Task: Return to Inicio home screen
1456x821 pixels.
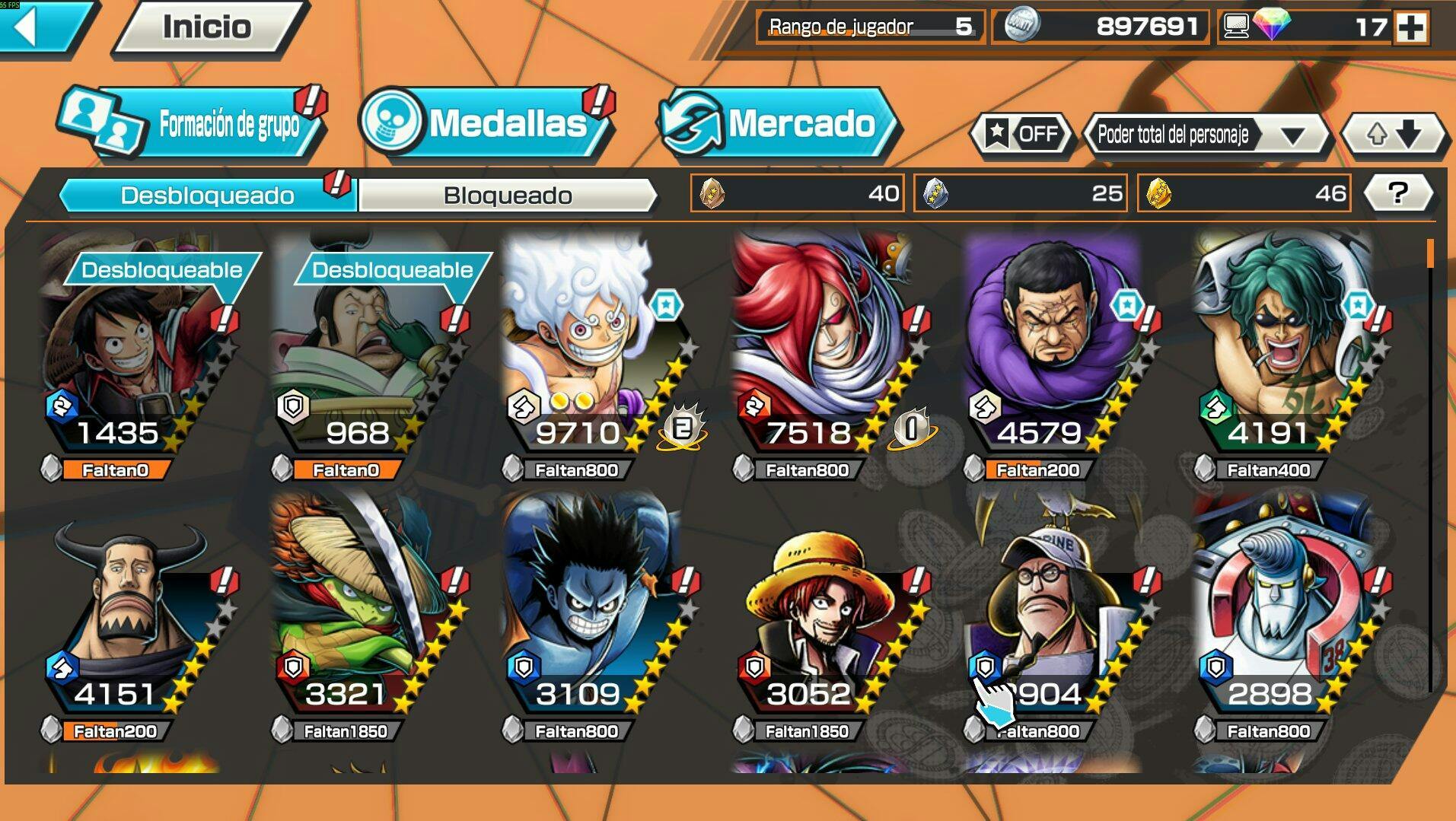Action: coord(206,27)
